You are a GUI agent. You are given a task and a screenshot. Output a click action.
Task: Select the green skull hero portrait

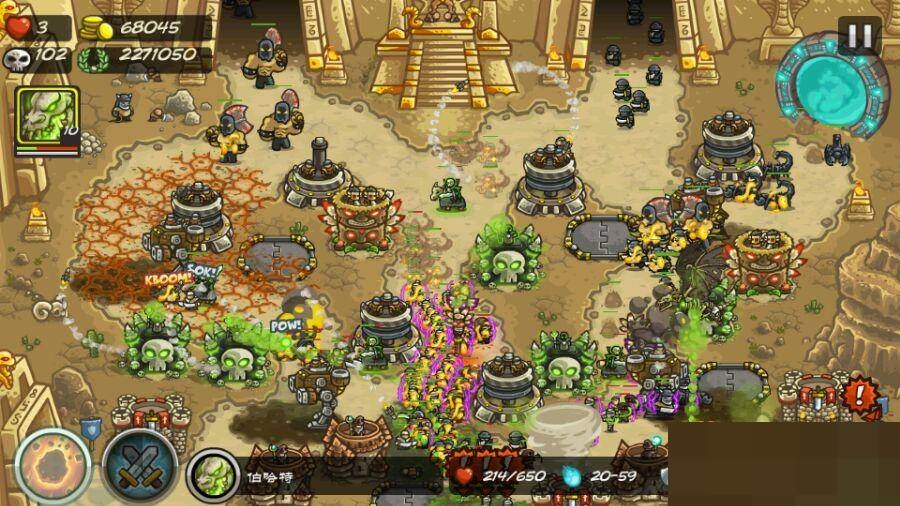pyautogui.click(x=46, y=118)
